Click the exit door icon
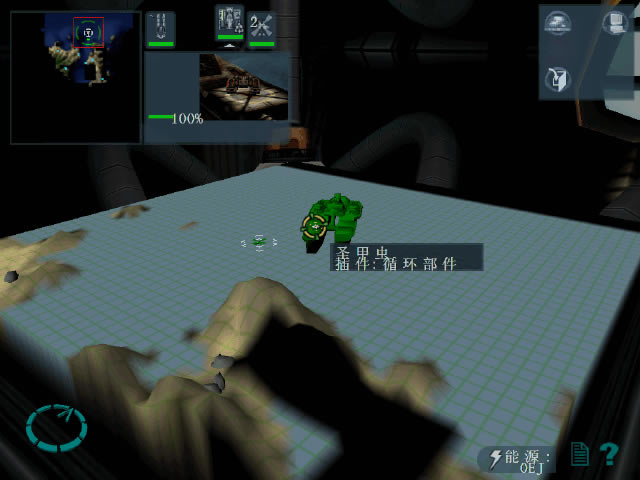640x480 pixels. 558,78
